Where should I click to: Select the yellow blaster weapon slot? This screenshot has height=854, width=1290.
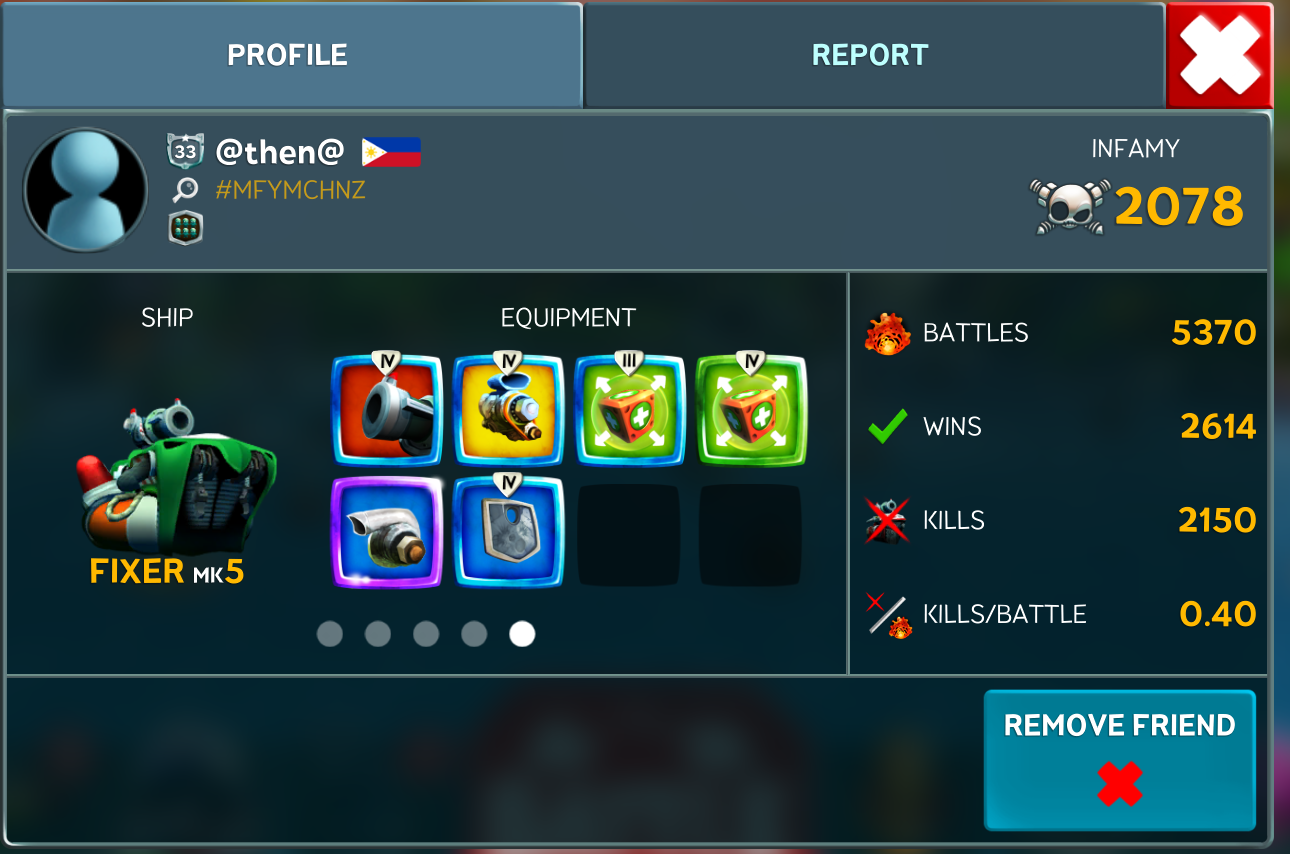(508, 410)
